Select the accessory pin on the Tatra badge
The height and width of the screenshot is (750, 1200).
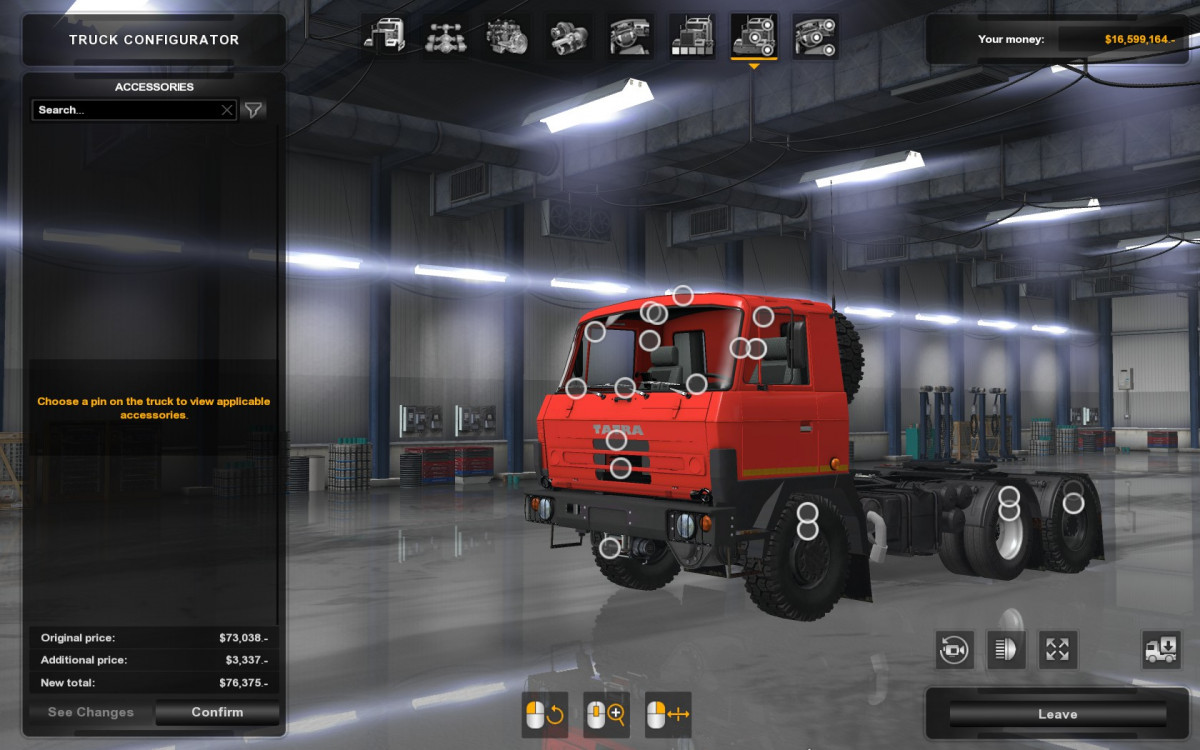616,440
